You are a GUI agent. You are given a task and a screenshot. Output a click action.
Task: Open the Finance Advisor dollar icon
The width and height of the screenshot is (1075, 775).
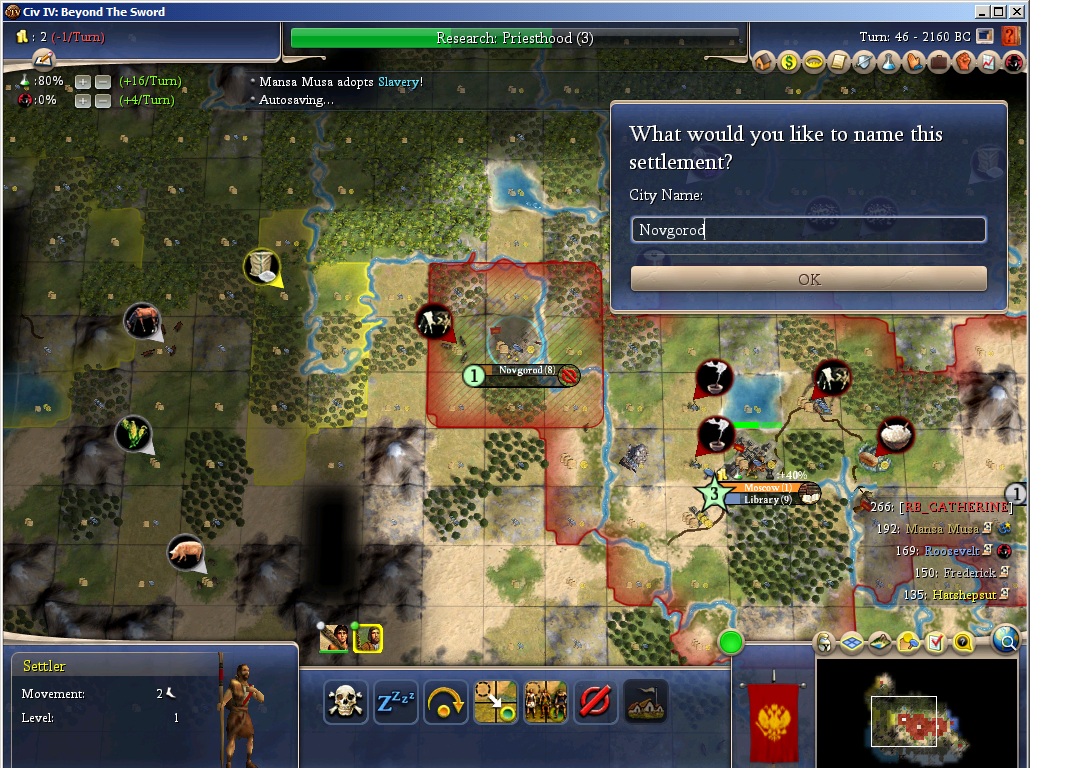point(790,63)
